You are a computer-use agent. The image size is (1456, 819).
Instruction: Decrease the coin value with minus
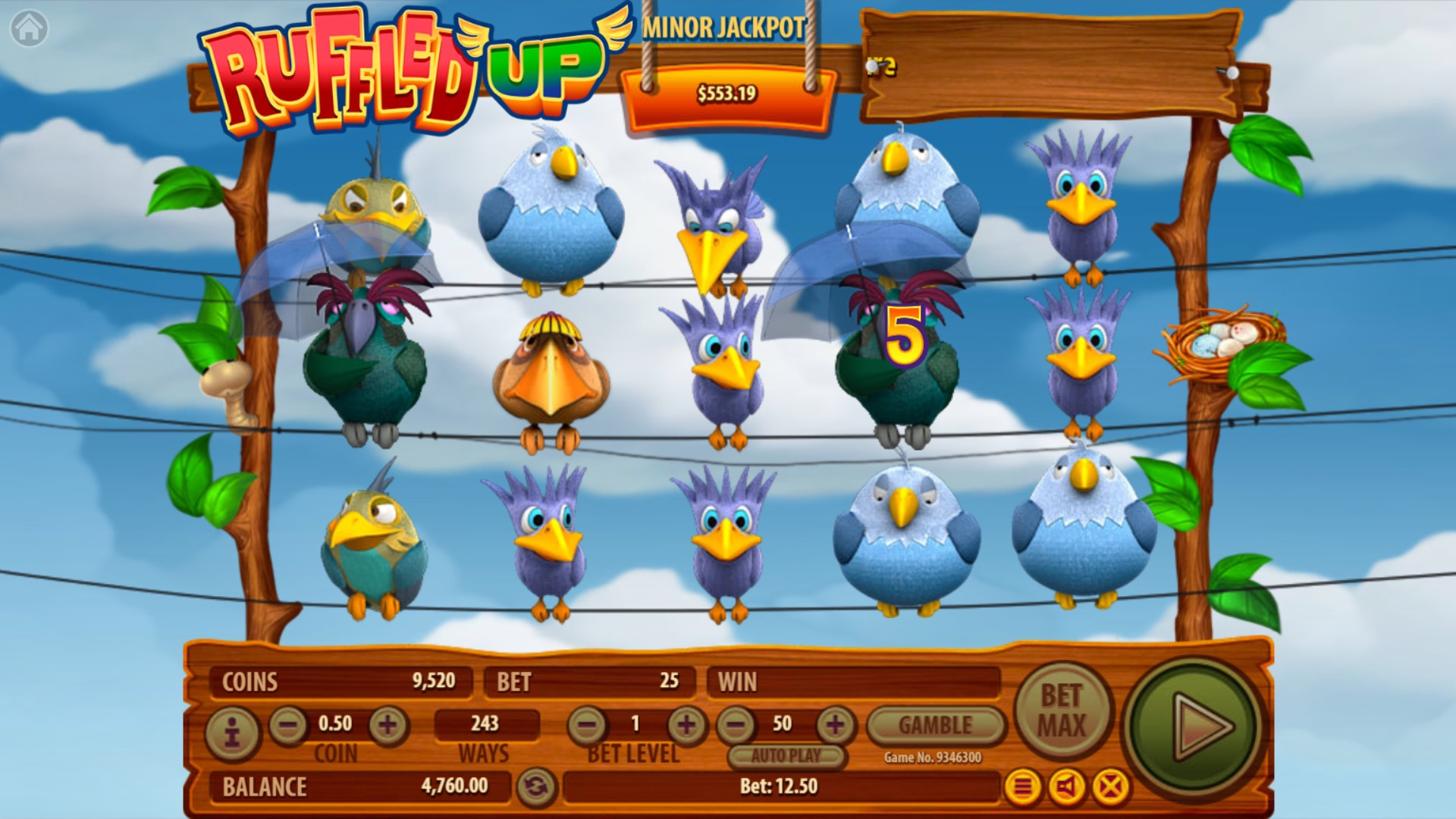(x=288, y=725)
